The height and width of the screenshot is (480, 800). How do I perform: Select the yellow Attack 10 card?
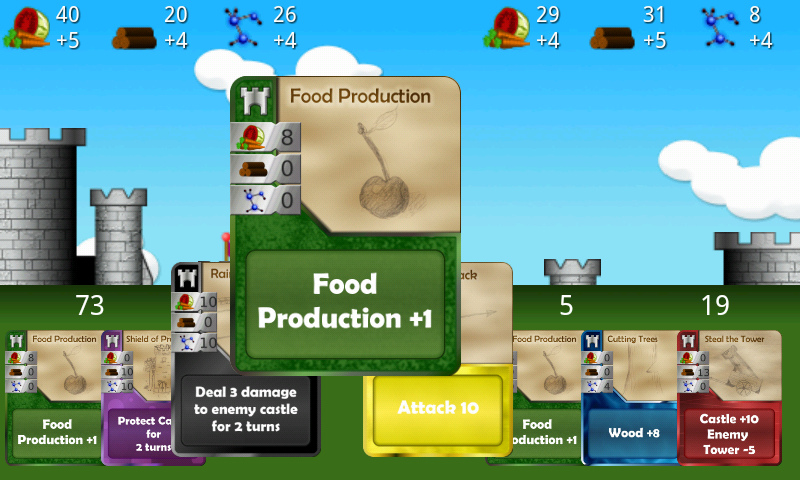tap(437, 408)
